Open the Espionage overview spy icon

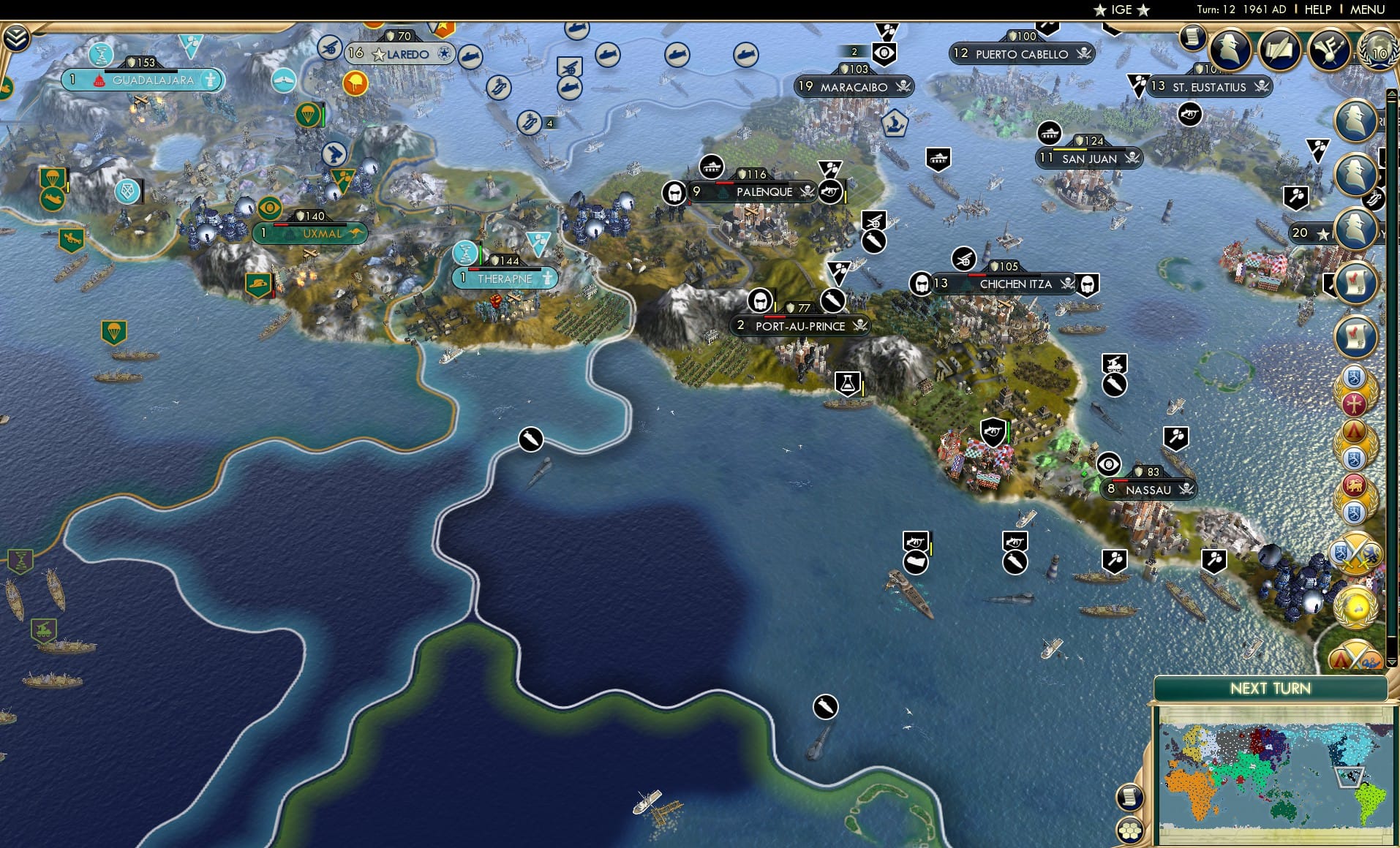click(1230, 50)
